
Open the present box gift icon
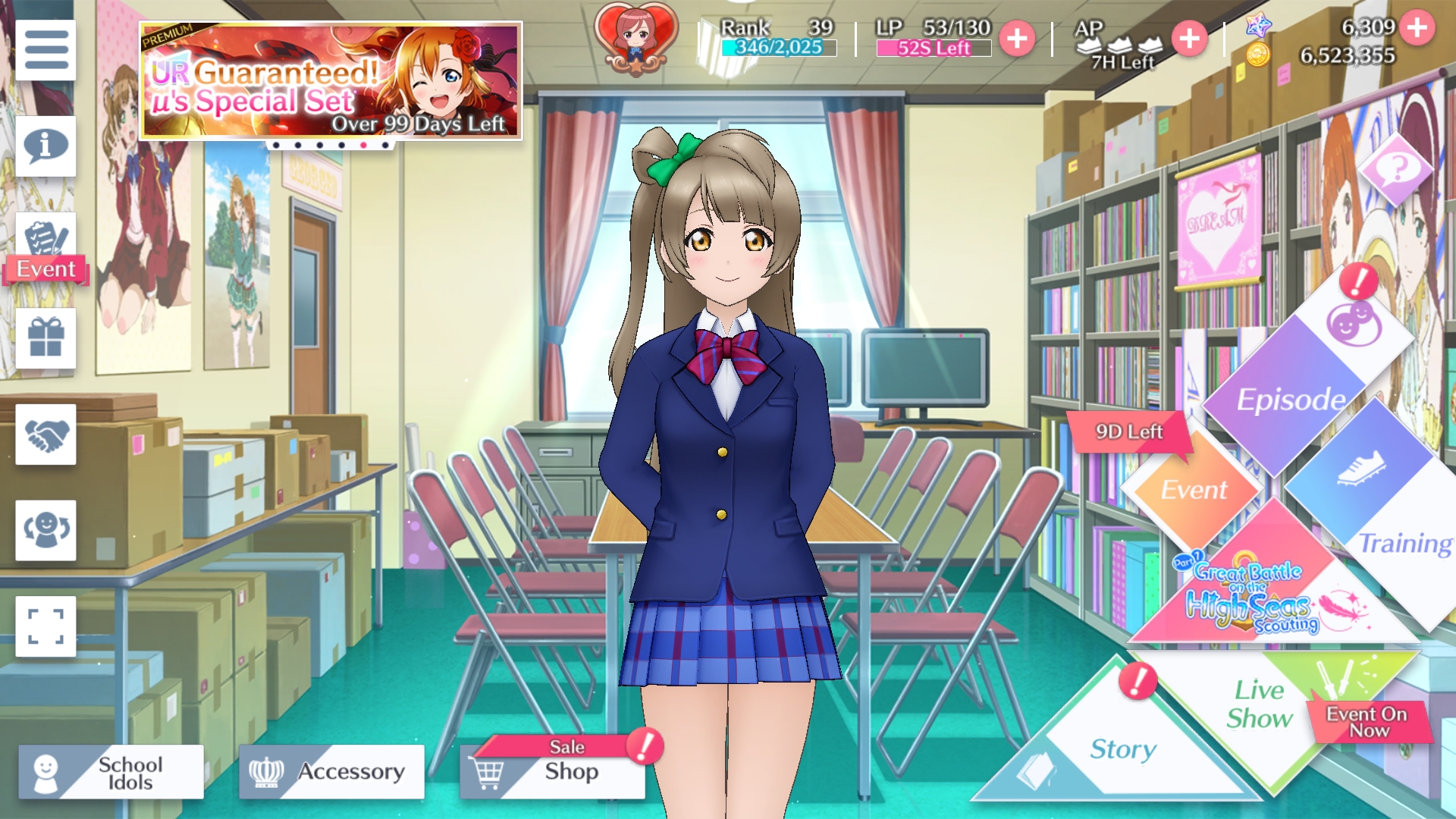(45, 338)
